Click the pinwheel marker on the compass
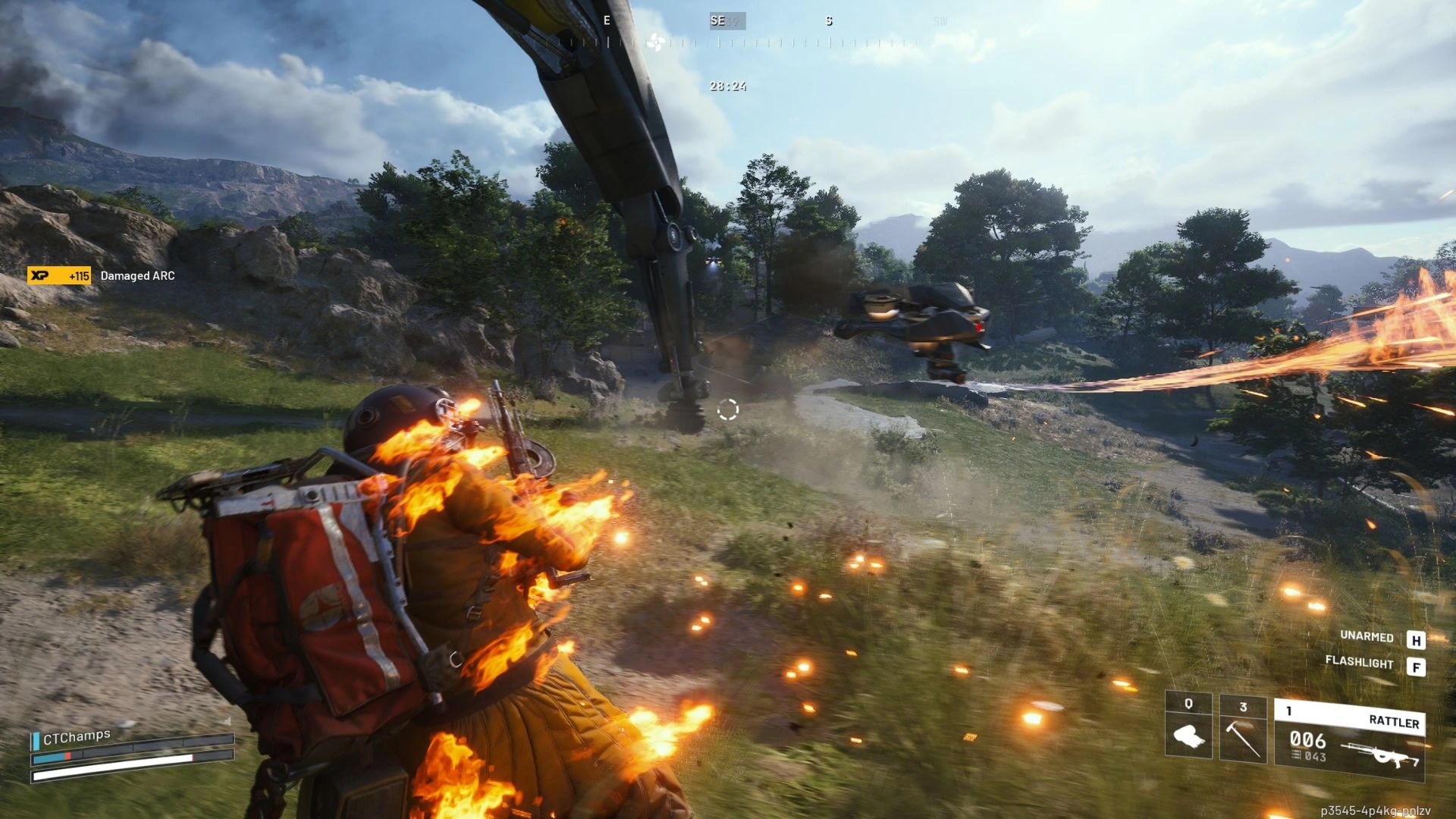 [x=655, y=42]
